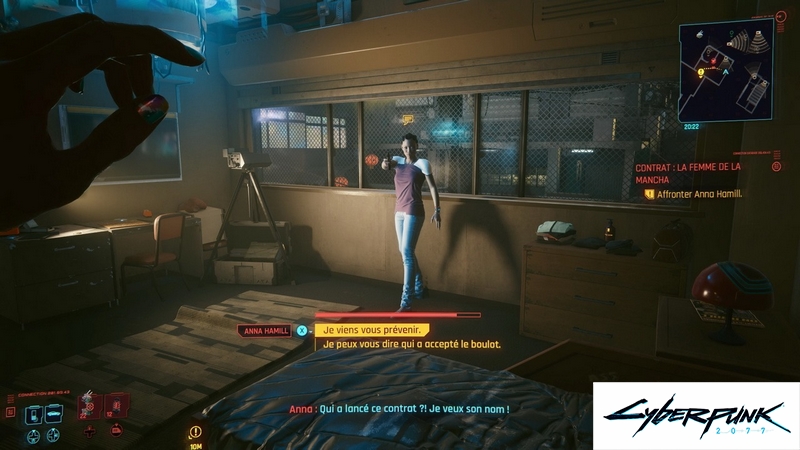Screen dimensions: 800x450
Task: Select "Je peux vous dire qui a accepté le boulot."
Action: 408,344
